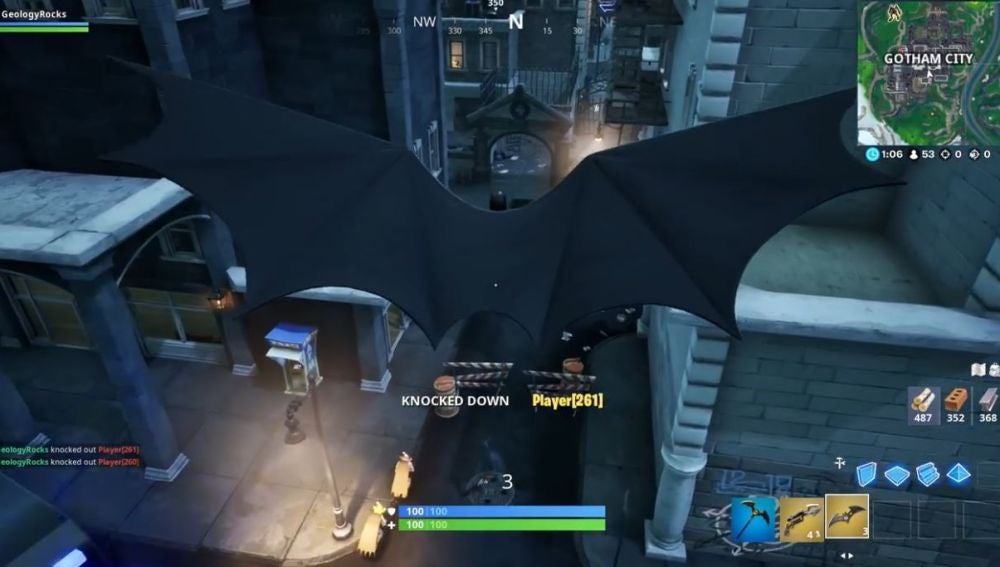Choose the floor building piece
Viewport: 1000px width, 567px height.
(897, 475)
